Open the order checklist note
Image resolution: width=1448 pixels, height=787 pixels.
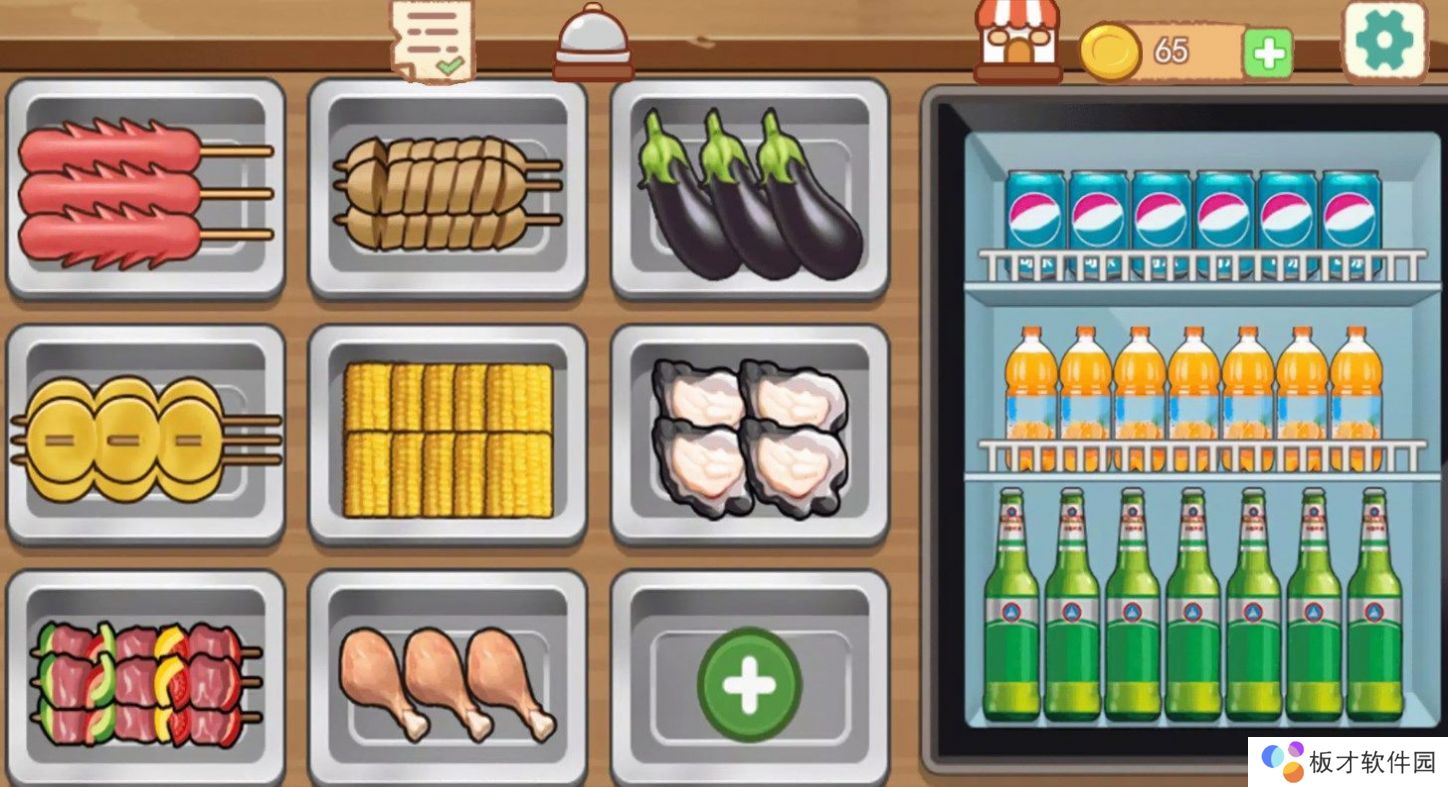(x=432, y=40)
